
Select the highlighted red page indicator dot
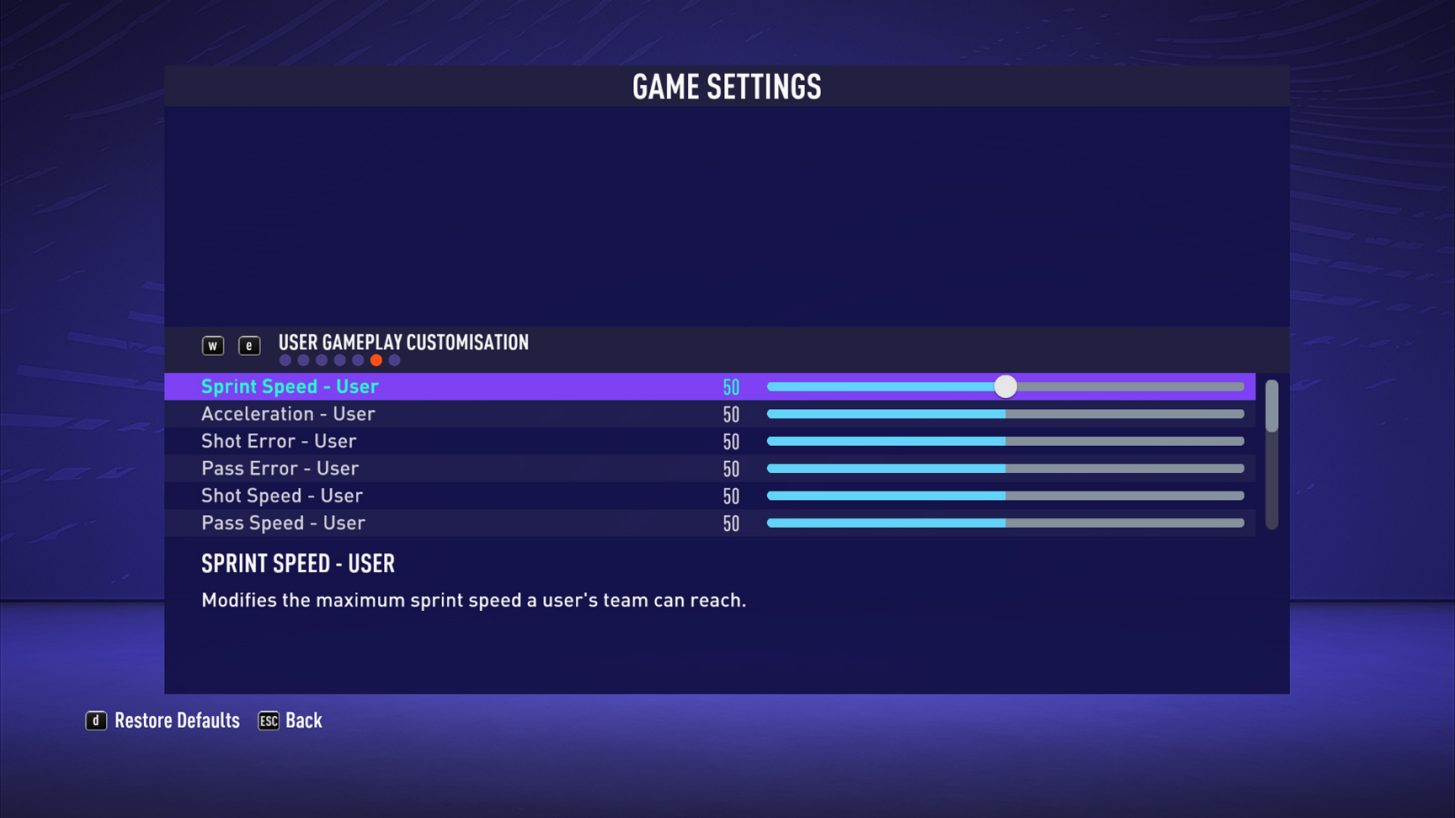point(375,359)
